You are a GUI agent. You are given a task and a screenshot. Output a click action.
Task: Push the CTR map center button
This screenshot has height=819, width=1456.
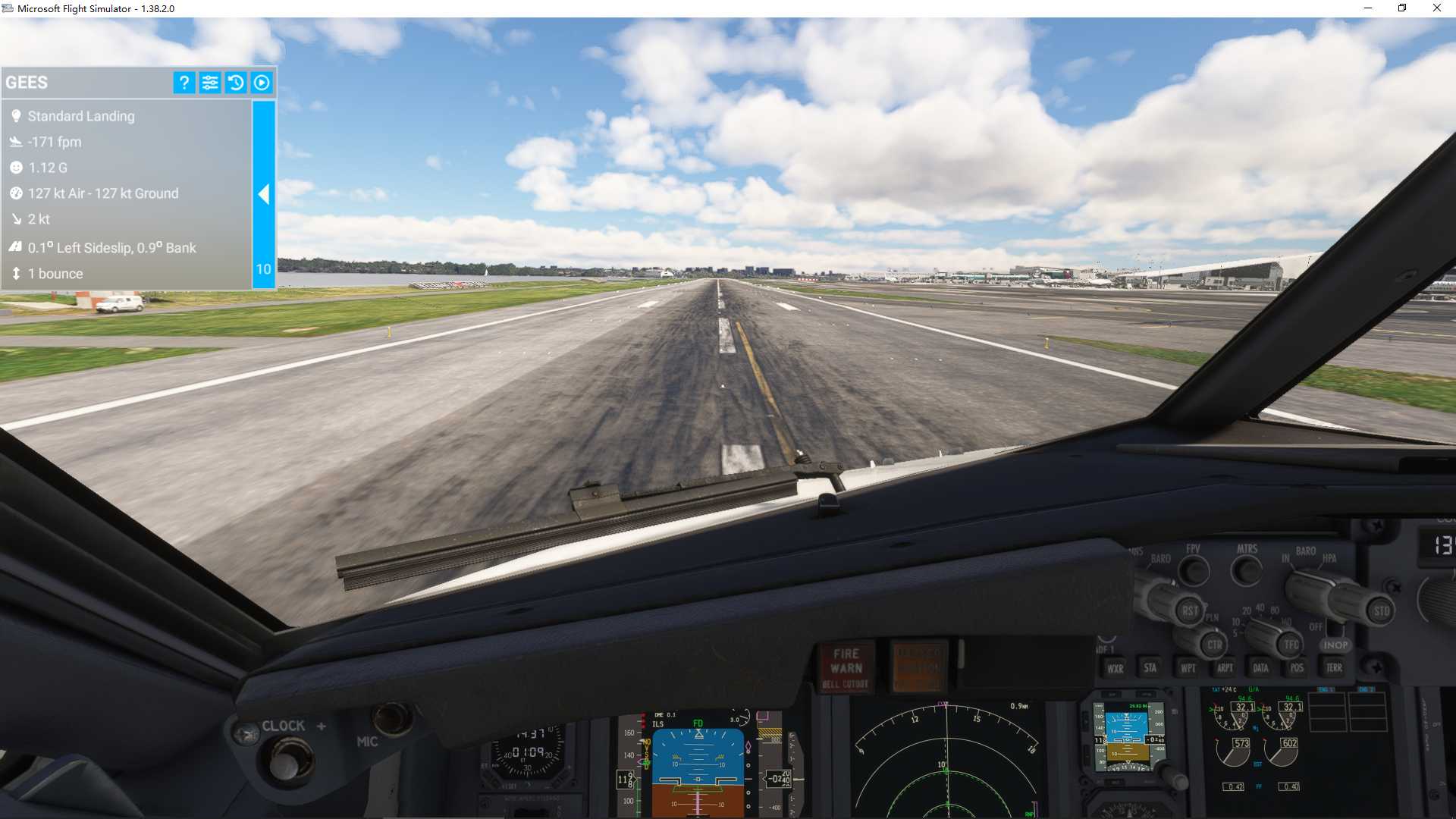pos(1213,645)
